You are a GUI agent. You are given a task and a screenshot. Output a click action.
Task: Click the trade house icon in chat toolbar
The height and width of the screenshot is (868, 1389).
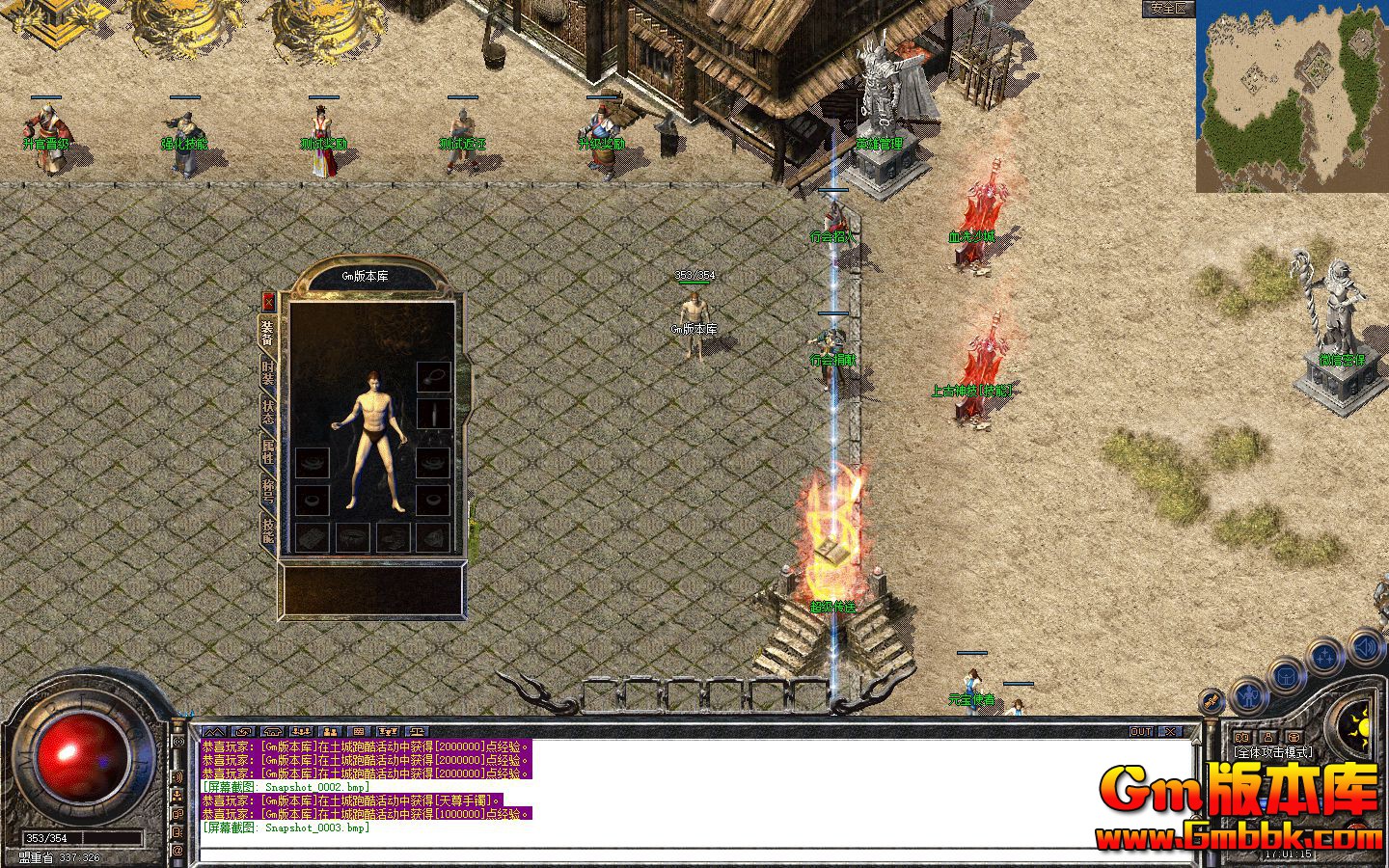(x=272, y=731)
